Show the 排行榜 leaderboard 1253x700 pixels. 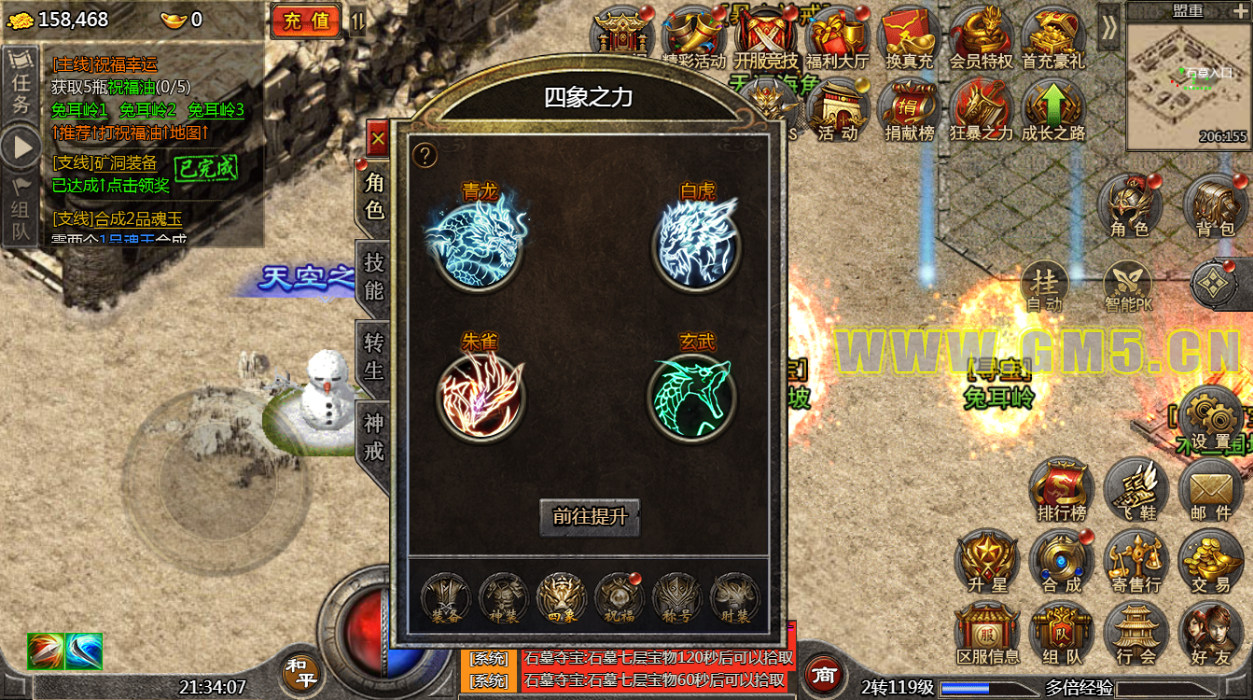(x=1061, y=491)
